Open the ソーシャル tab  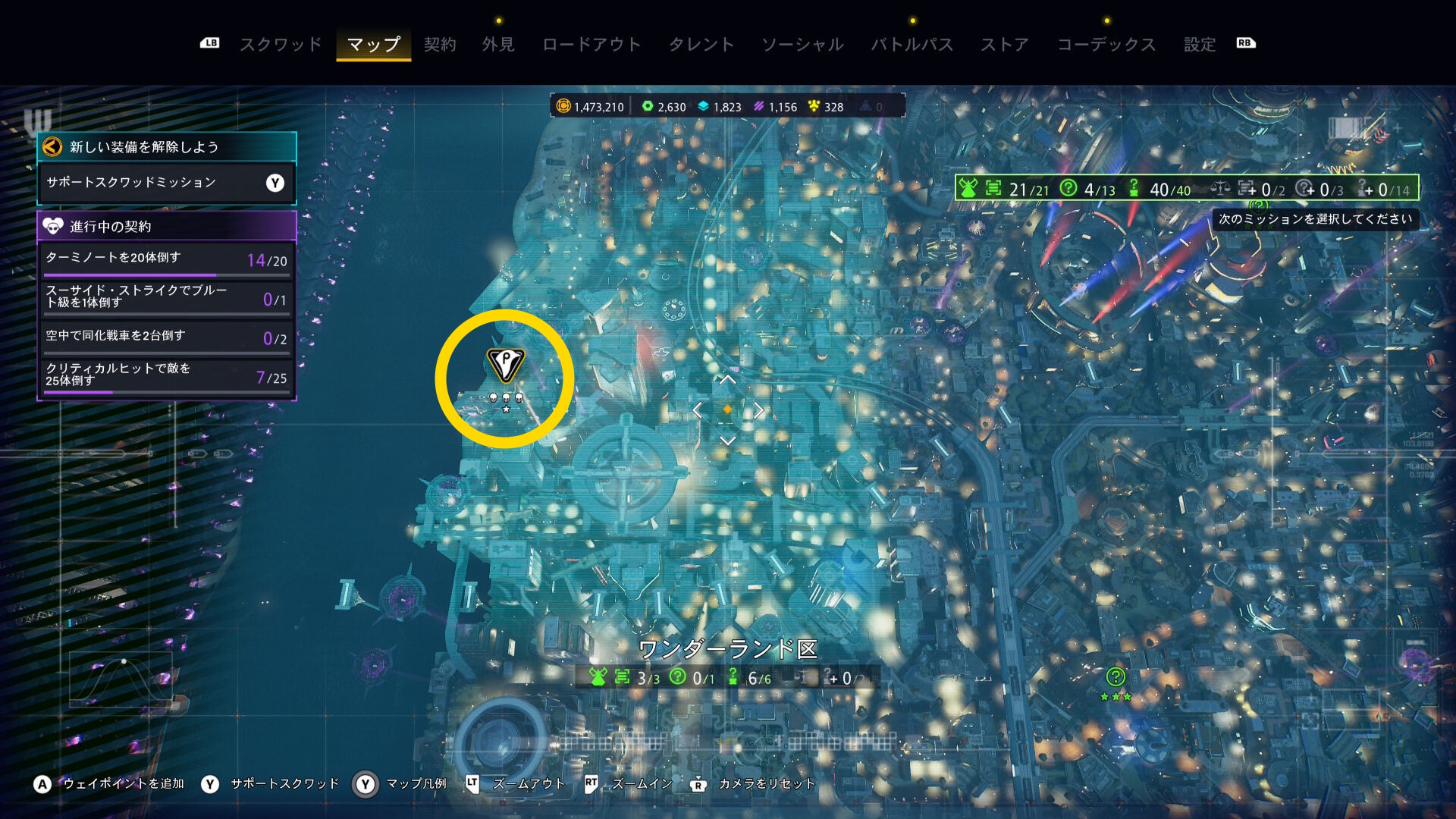tap(802, 45)
